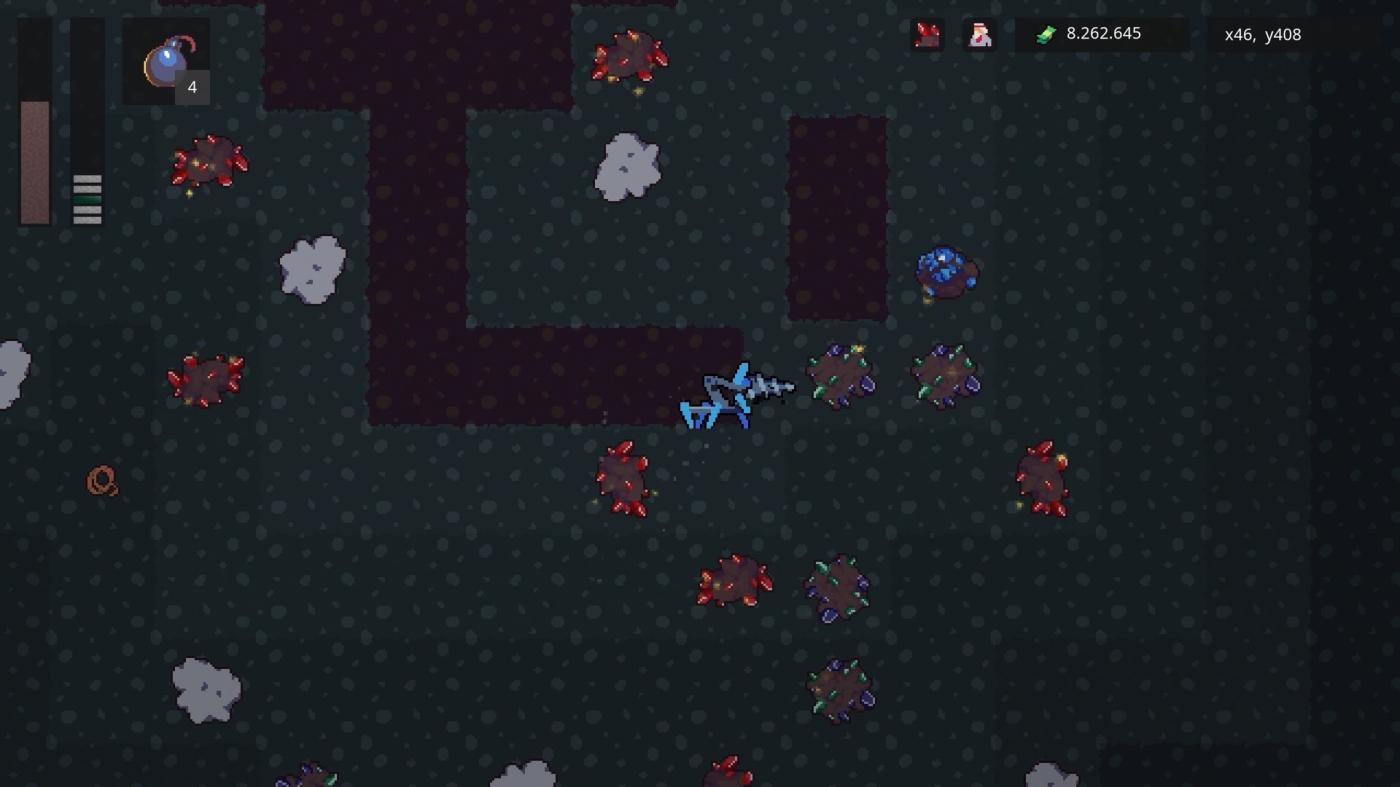Click the bomb count badge showing 4
Image resolution: width=1400 pixels, height=787 pixels.
[190, 87]
